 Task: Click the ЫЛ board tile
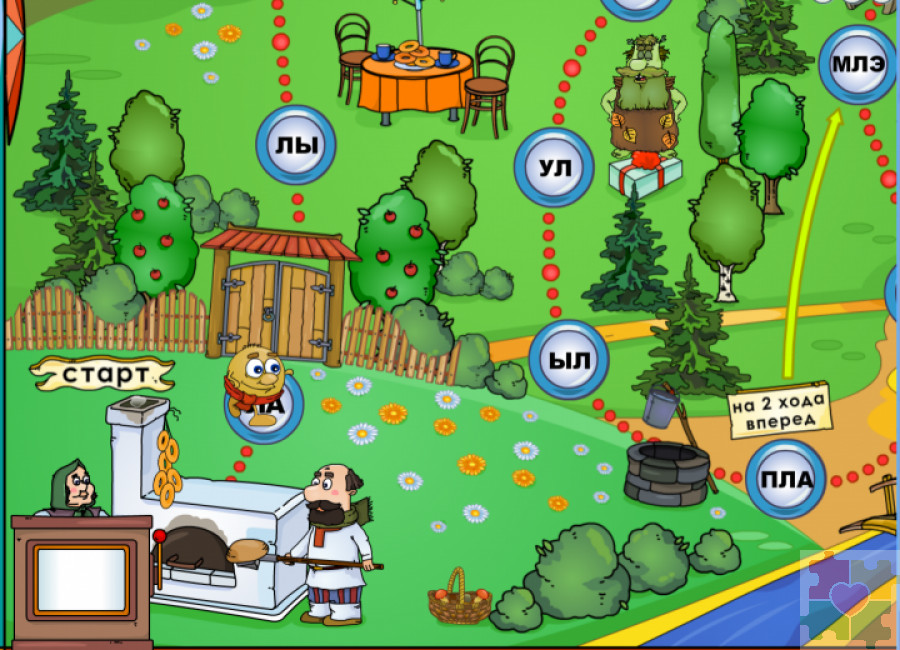point(568,361)
